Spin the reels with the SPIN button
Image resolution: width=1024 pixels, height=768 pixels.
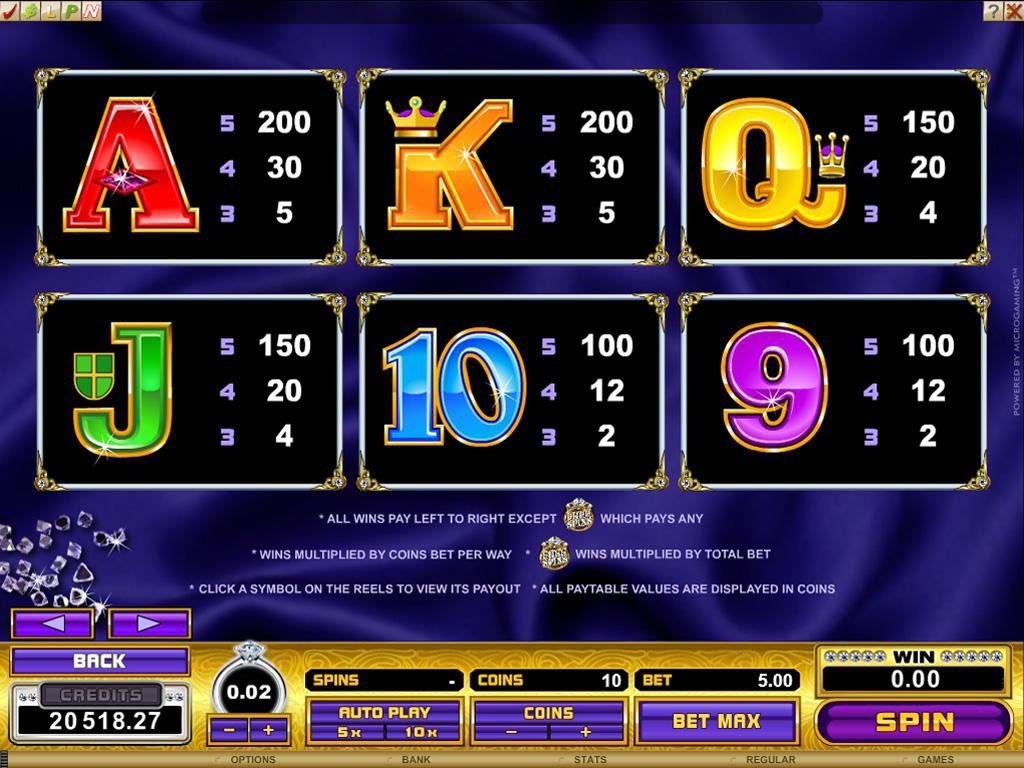pyautogui.click(x=914, y=722)
